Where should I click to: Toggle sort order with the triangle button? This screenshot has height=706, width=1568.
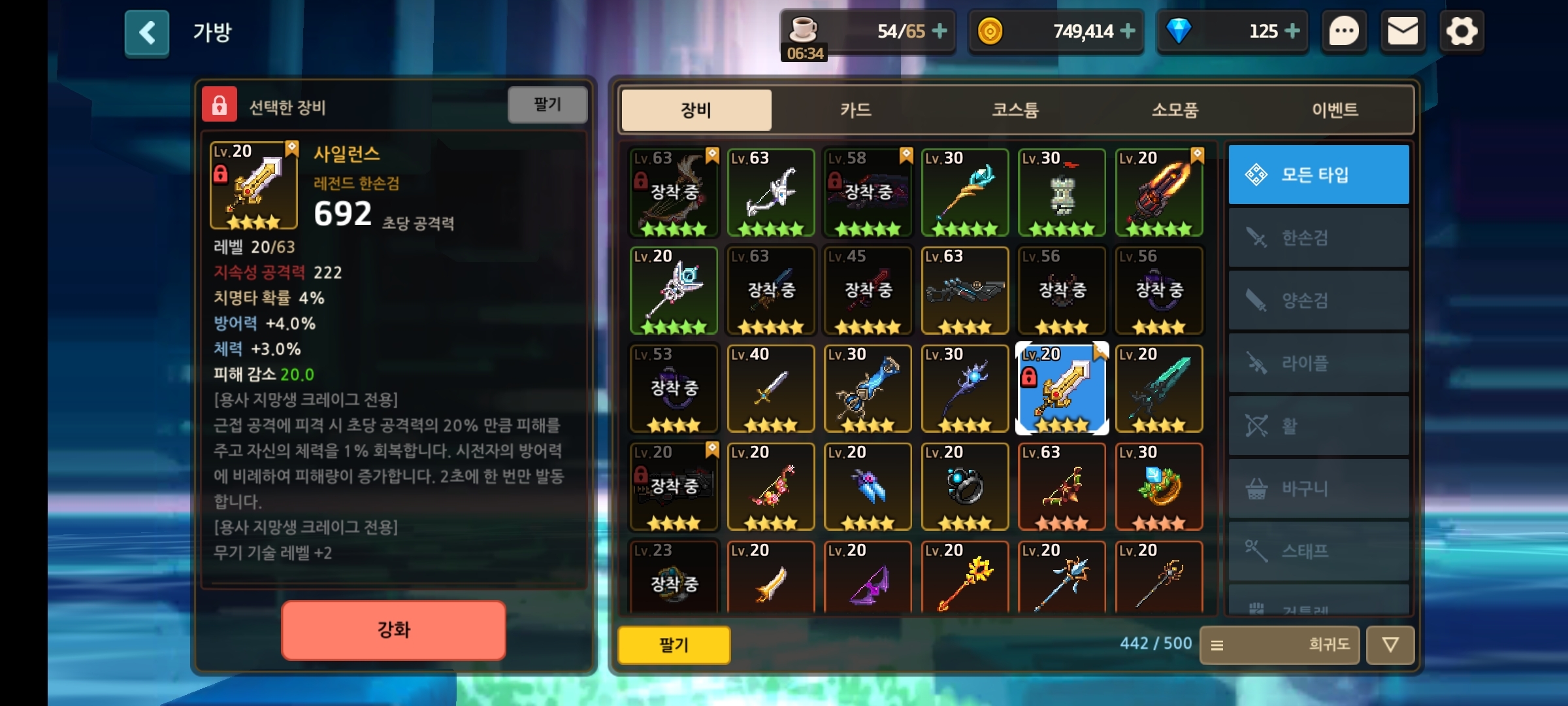click(1390, 645)
